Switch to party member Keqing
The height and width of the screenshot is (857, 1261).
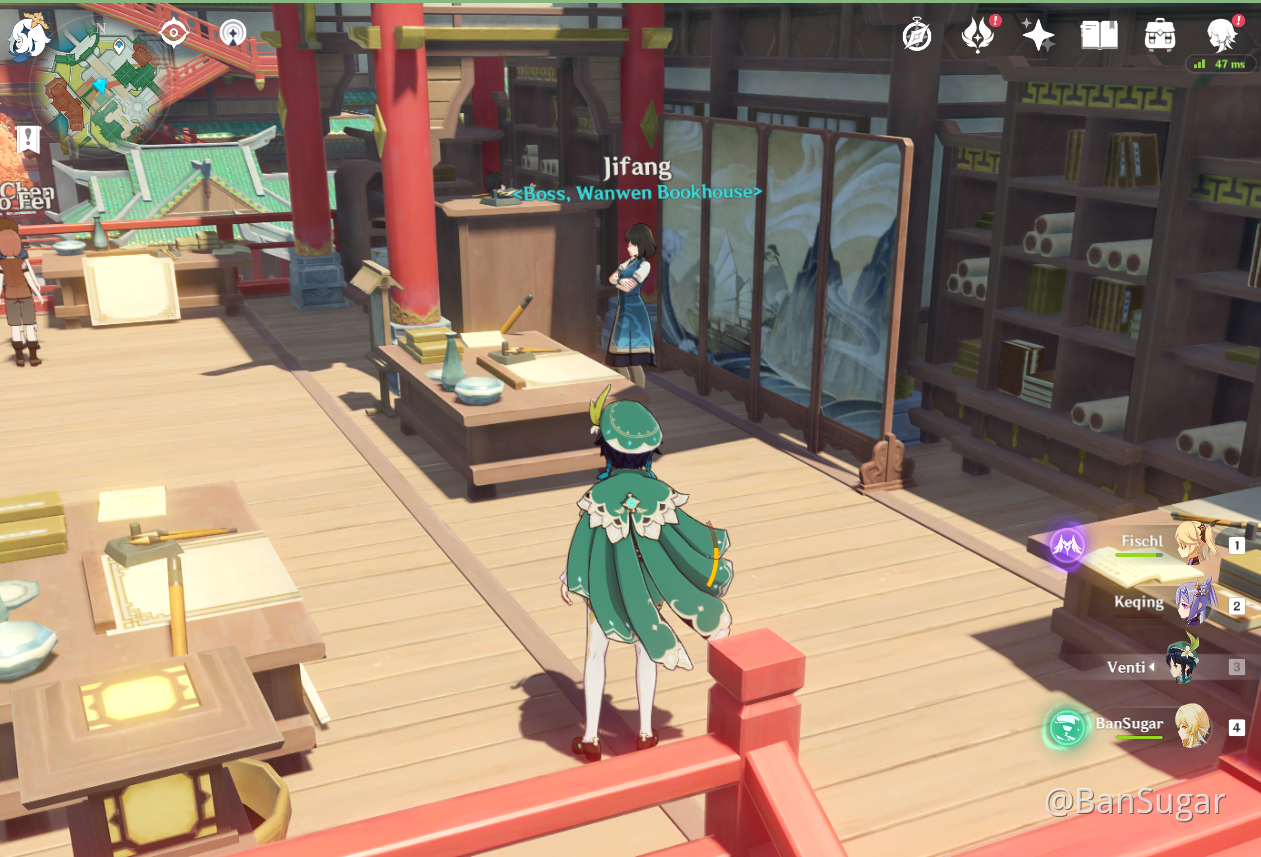pos(1193,603)
